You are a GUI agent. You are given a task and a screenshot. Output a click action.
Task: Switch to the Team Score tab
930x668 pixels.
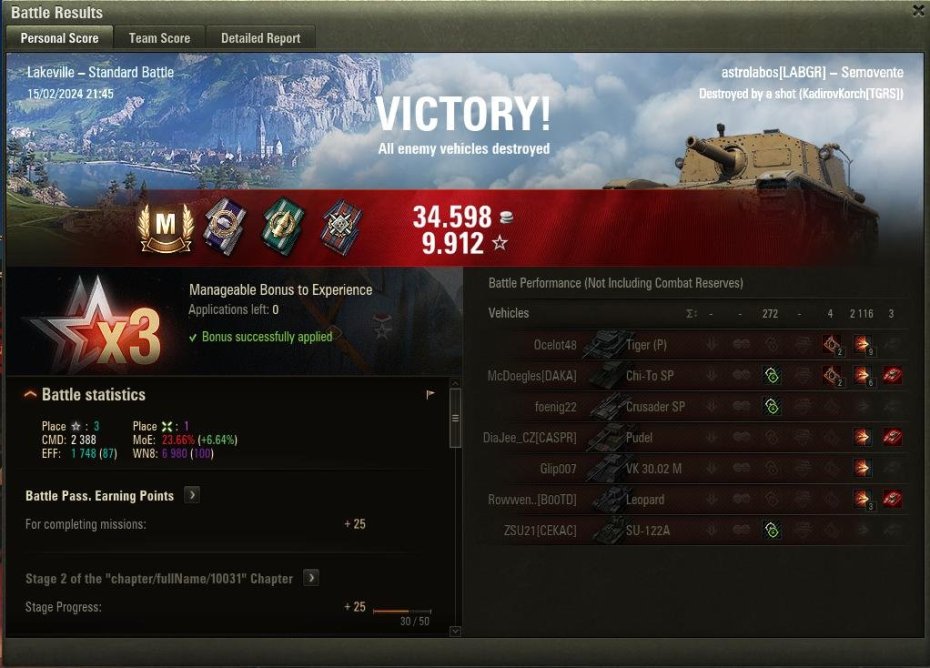tap(159, 38)
